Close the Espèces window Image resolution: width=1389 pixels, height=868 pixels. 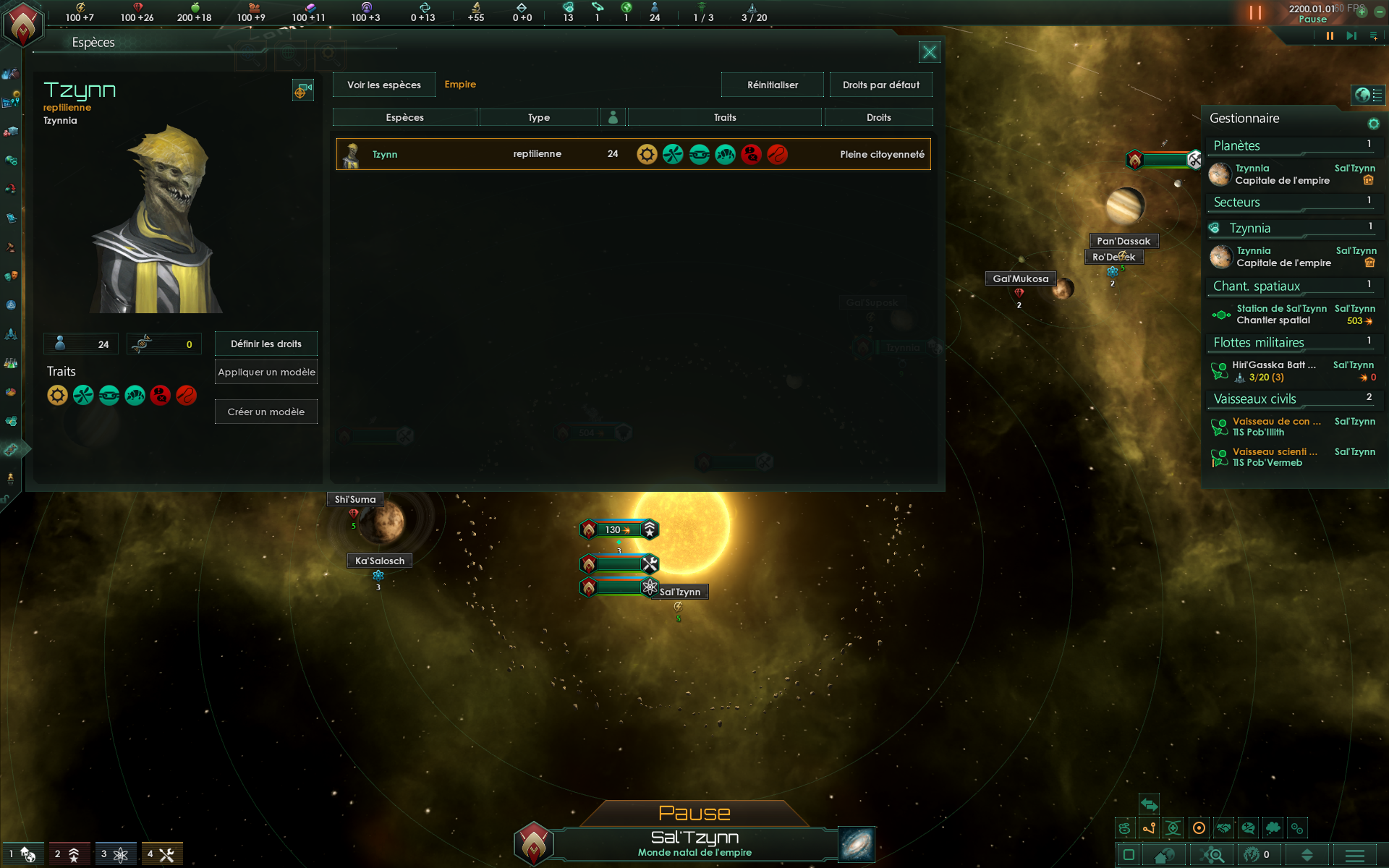click(x=929, y=52)
